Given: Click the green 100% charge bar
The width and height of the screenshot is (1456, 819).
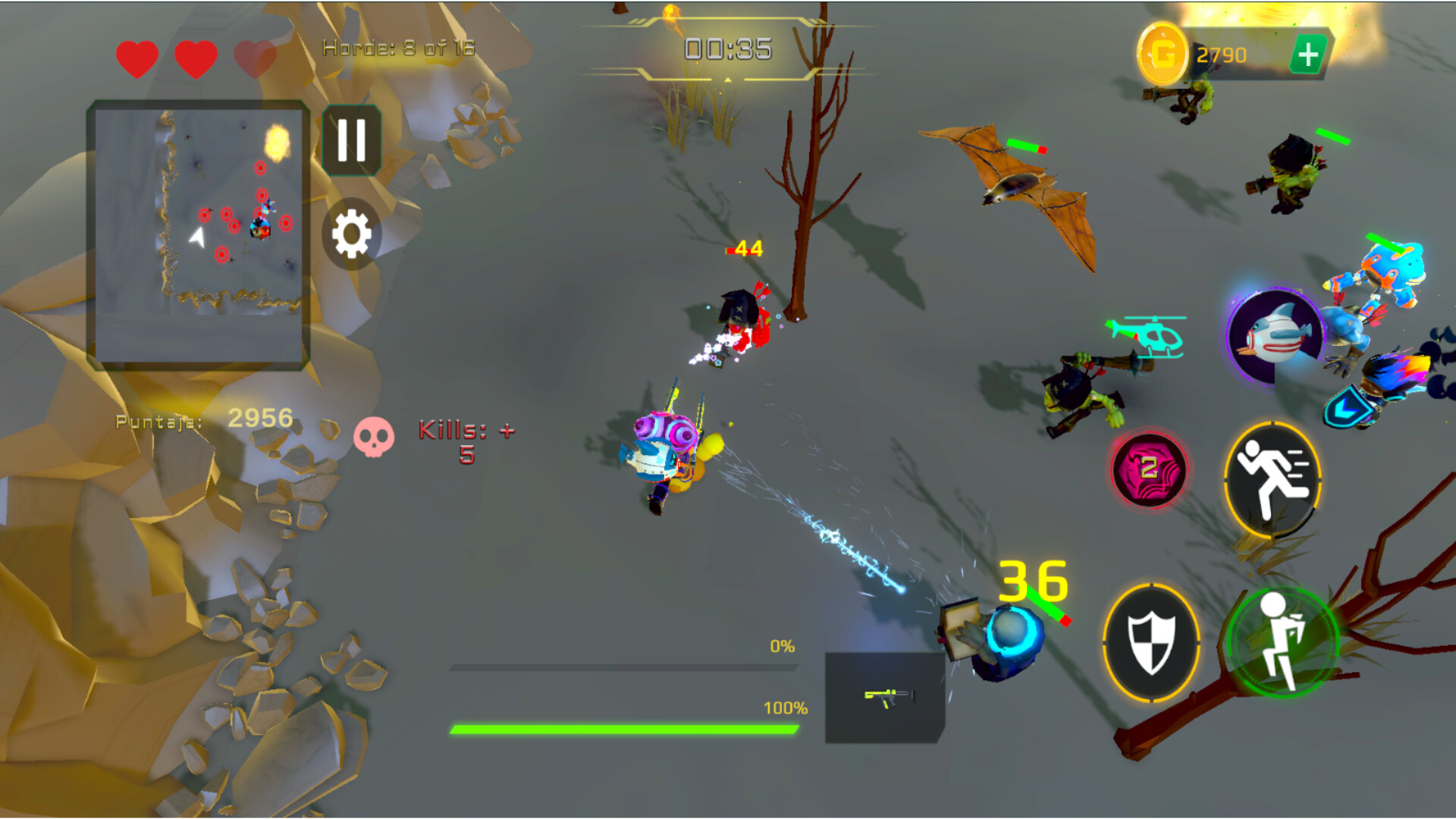Looking at the screenshot, I should 624,731.
